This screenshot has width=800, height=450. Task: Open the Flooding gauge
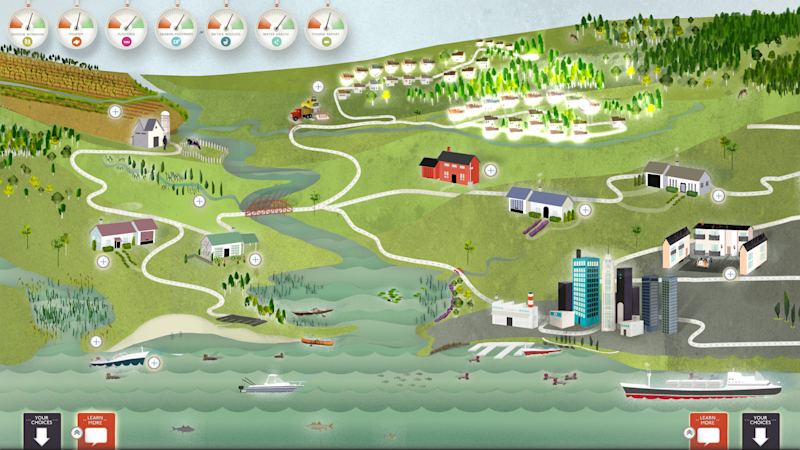tap(127, 21)
